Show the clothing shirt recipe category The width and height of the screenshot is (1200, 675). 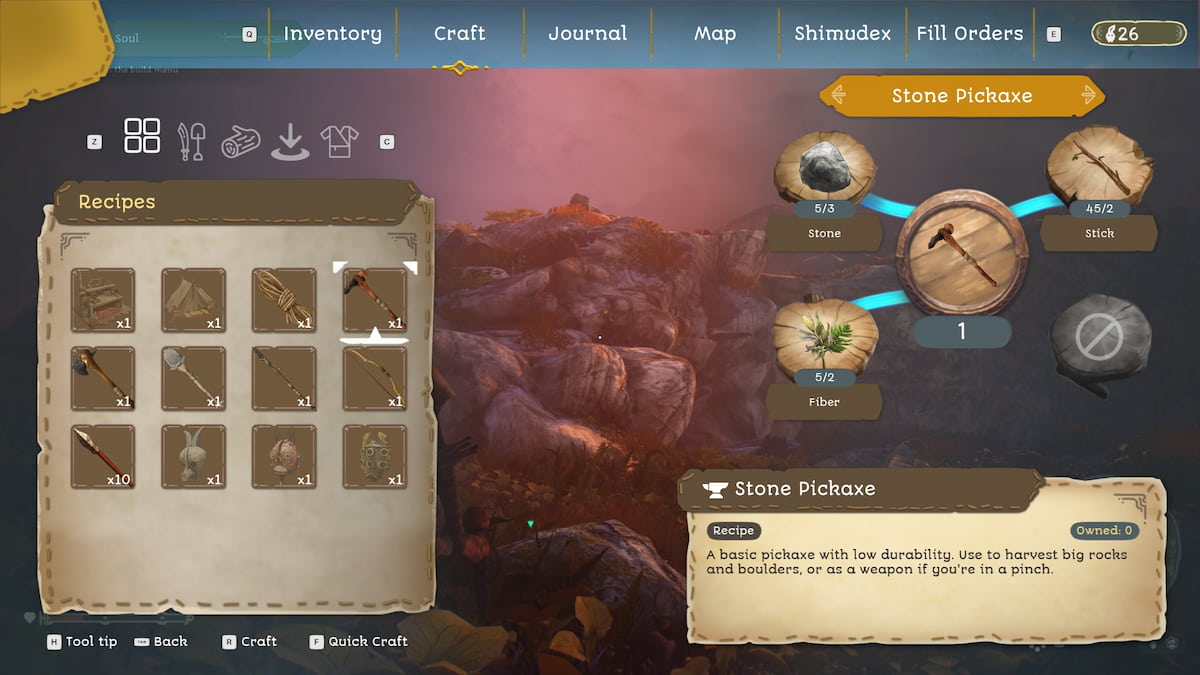click(339, 141)
